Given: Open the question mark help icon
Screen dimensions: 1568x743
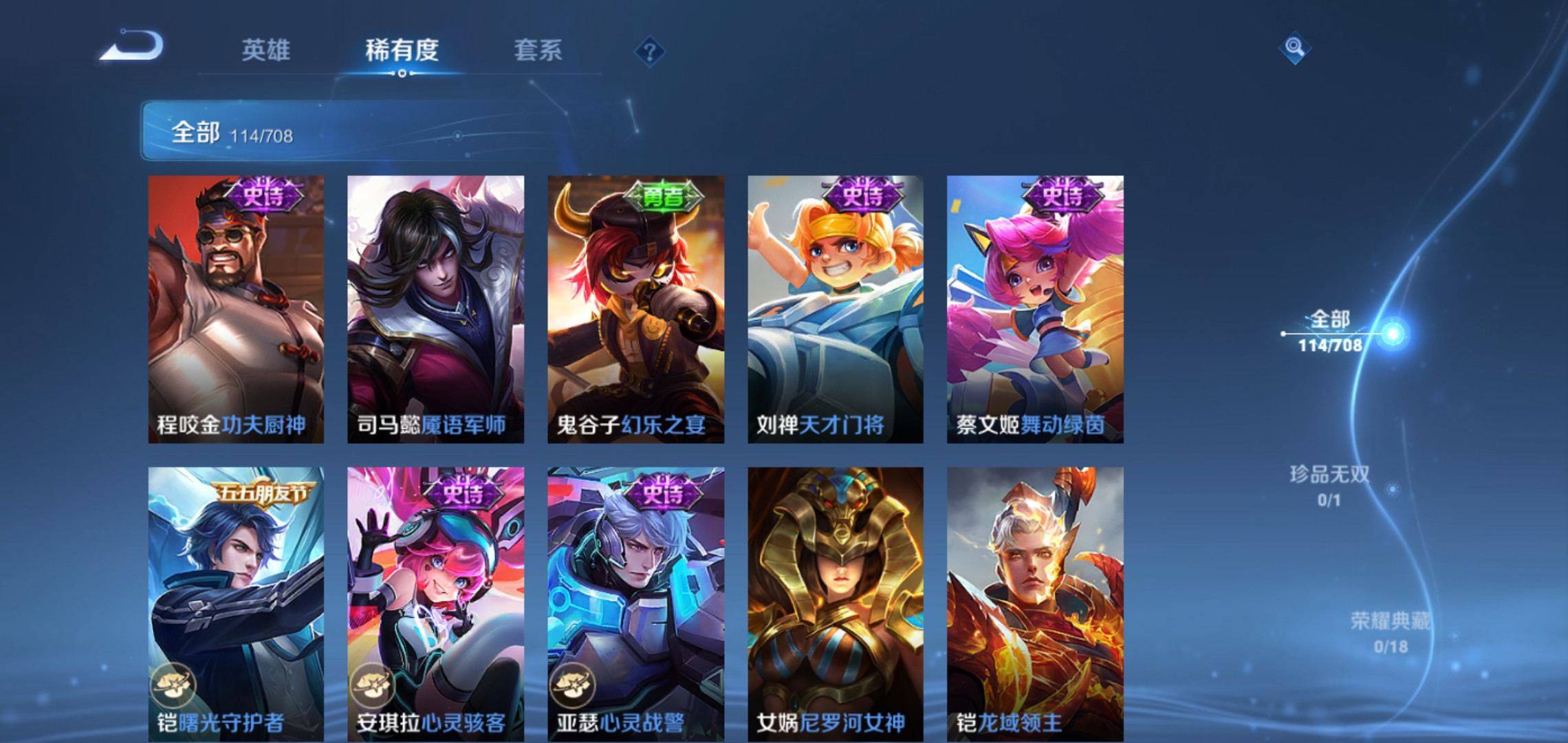Looking at the screenshot, I should pyautogui.click(x=649, y=52).
